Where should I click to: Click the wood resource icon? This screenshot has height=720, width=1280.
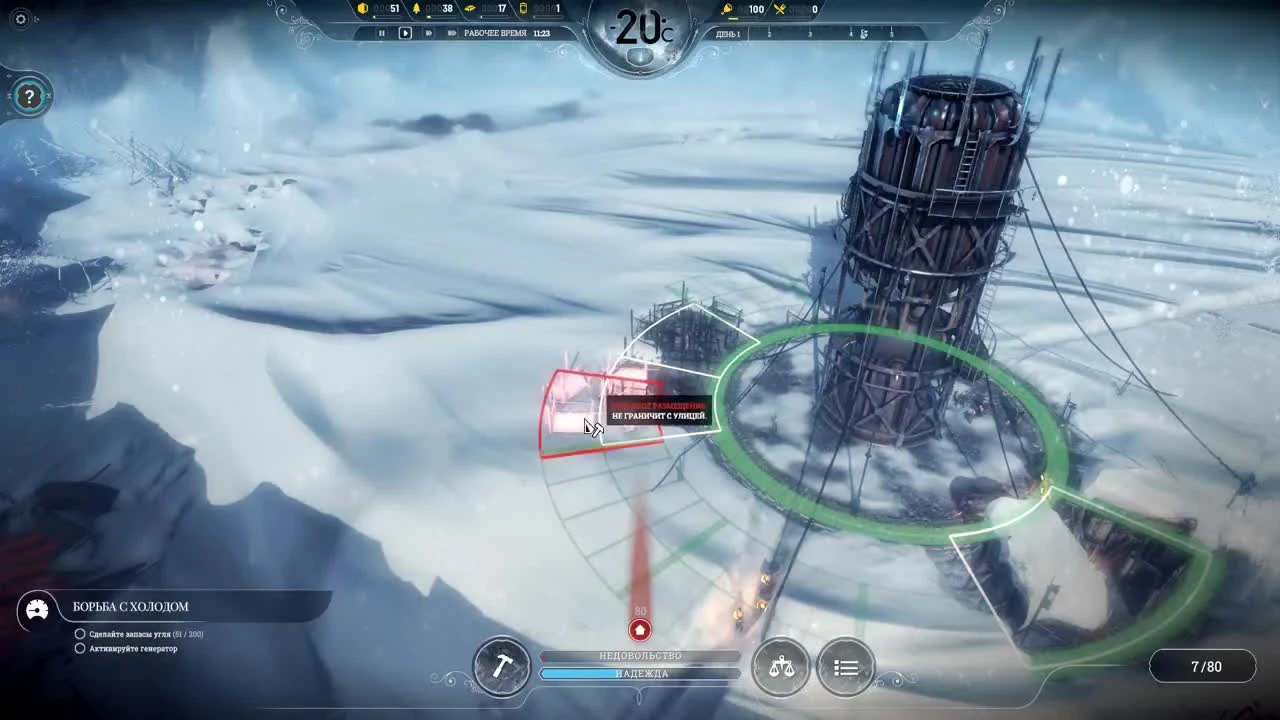pyautogui.click(x=417, y=9)
